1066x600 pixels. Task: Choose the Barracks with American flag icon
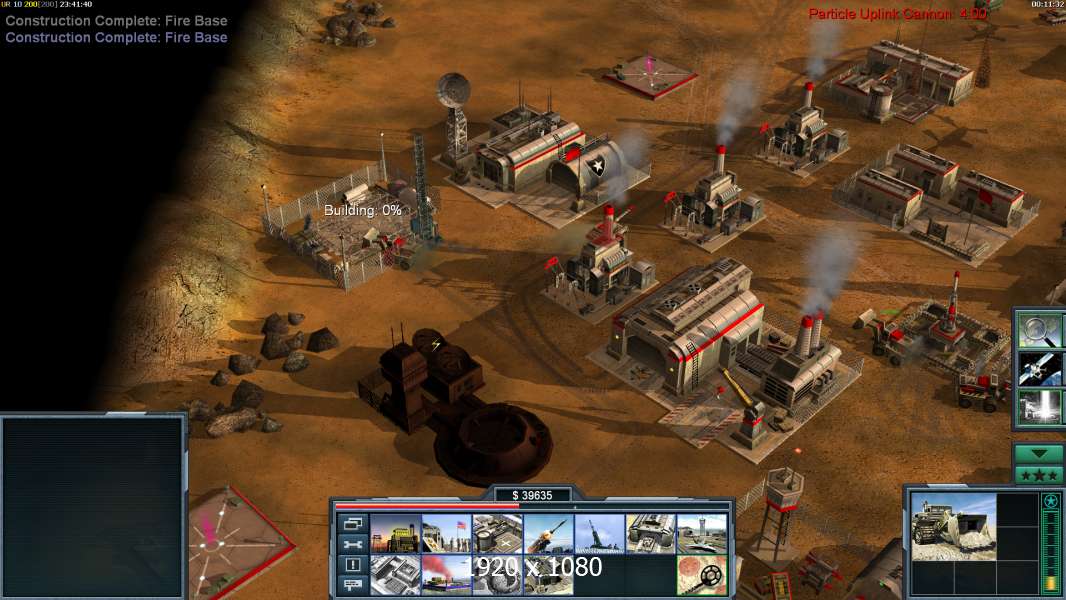(x=446, y=534)
